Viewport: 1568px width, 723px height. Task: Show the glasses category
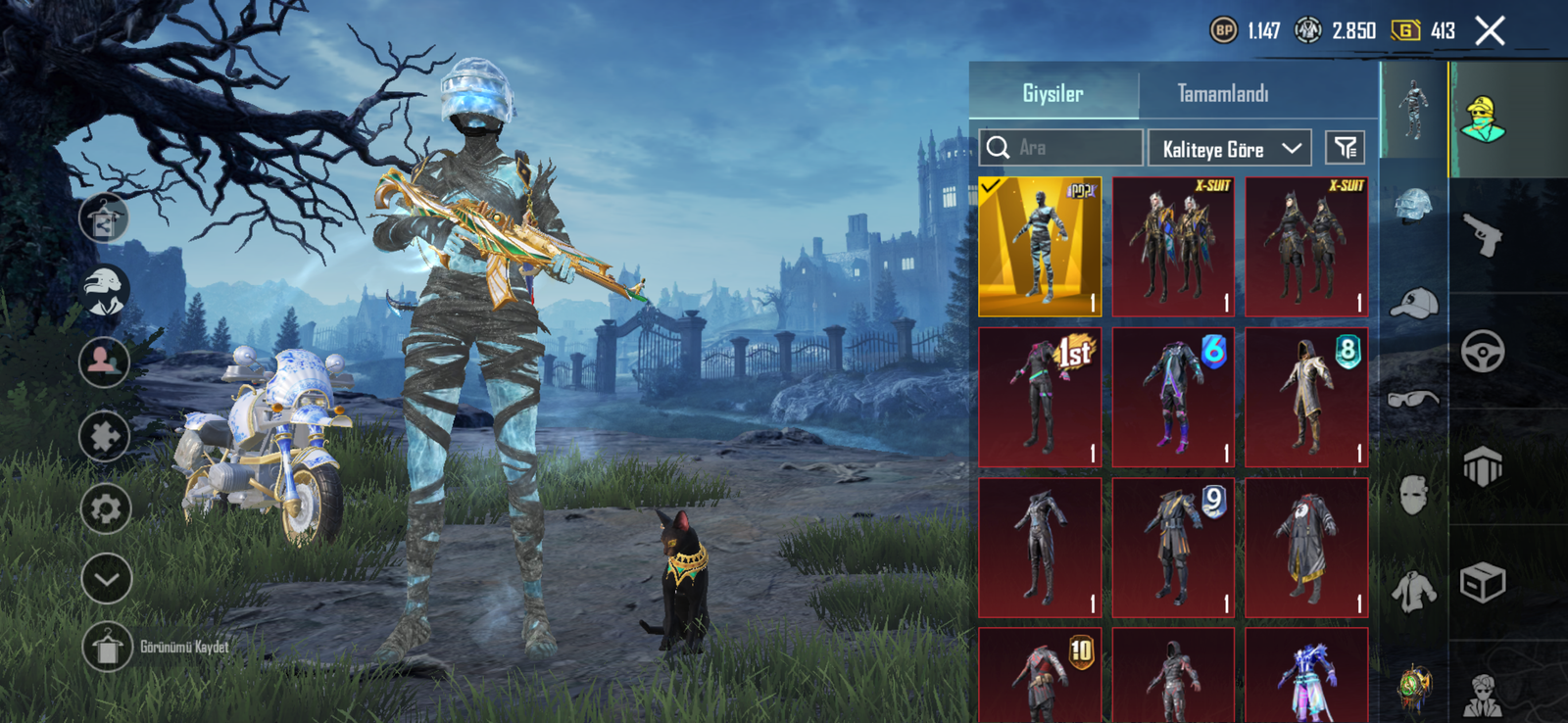(x=1413, y=399)
